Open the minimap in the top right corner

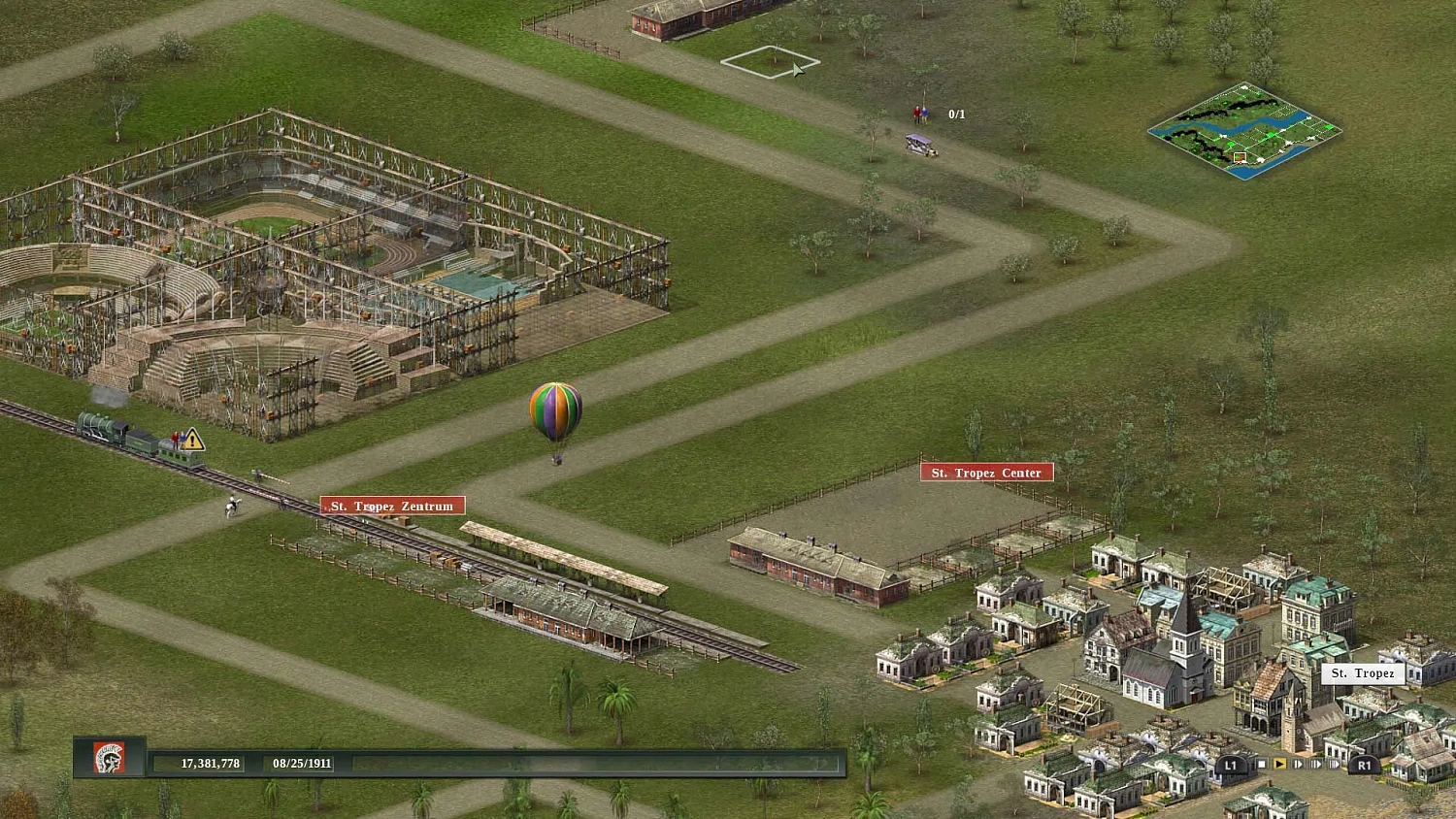coord(1244,131)
